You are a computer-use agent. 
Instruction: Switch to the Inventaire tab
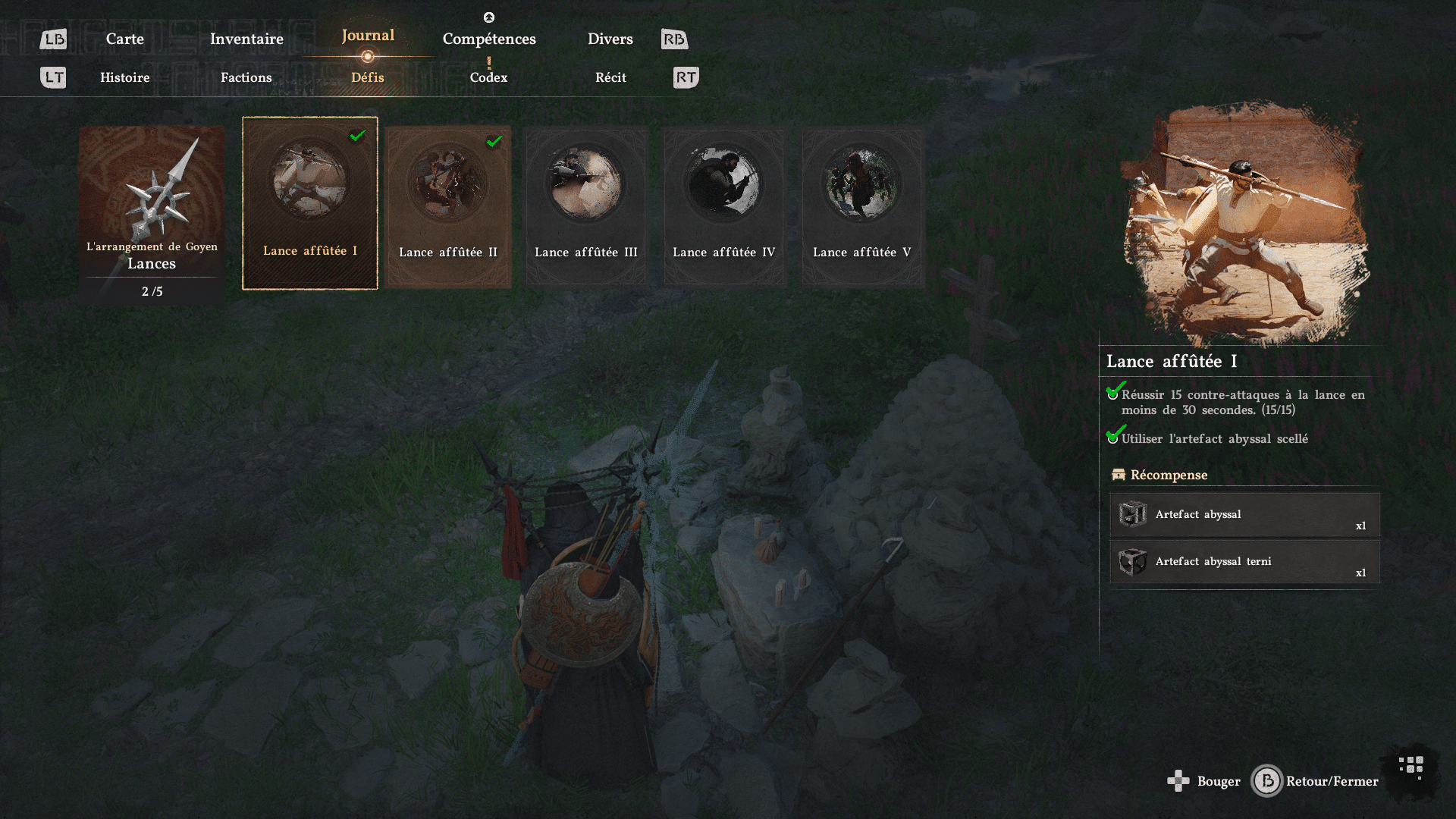click(246, 39)
